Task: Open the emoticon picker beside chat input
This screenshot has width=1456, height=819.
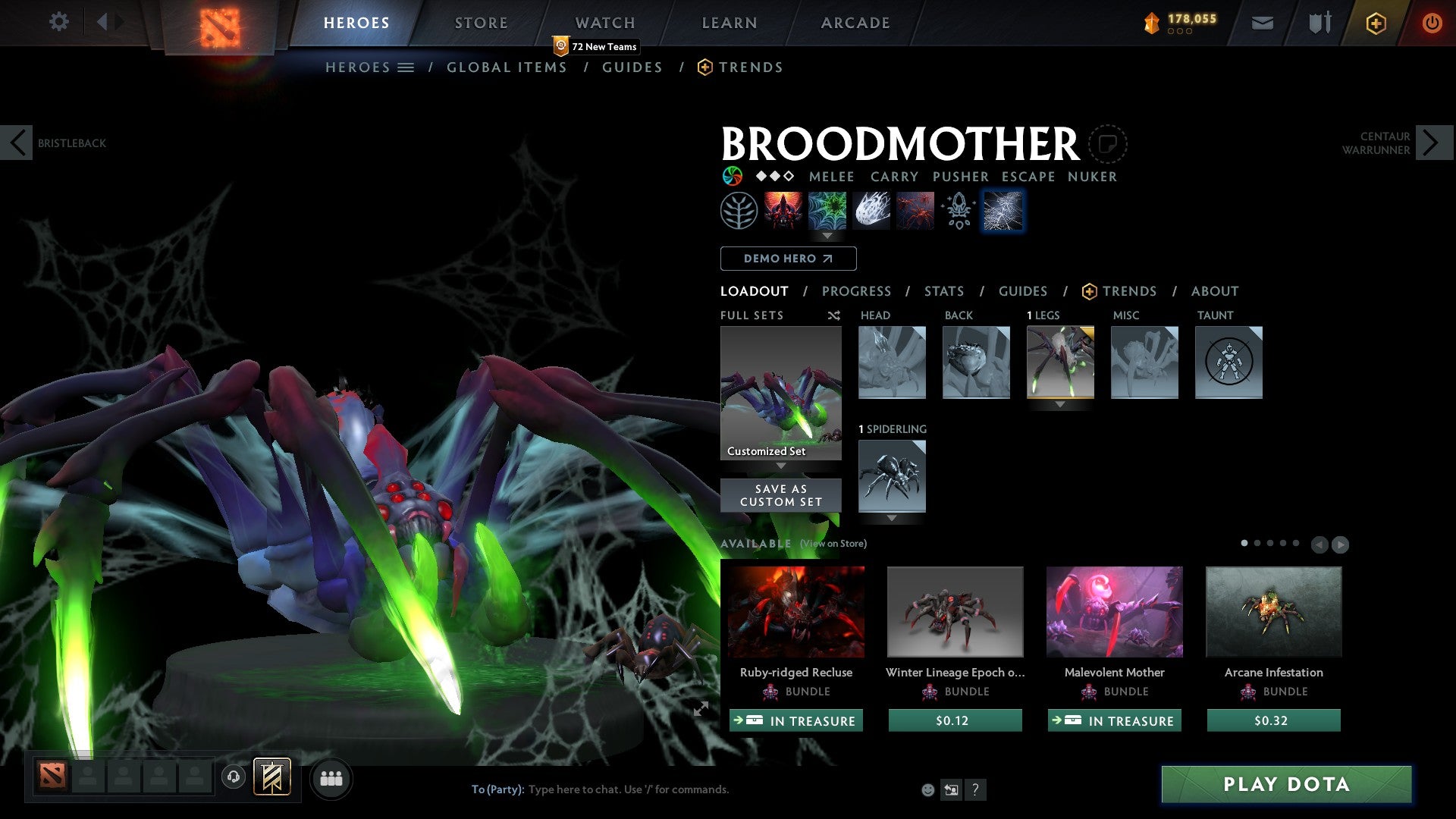Action: (x=927, y=789)
